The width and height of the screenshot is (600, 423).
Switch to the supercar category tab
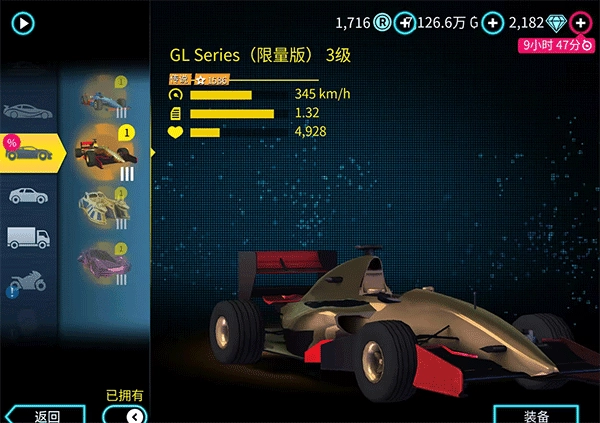click(x=27, y=108)
